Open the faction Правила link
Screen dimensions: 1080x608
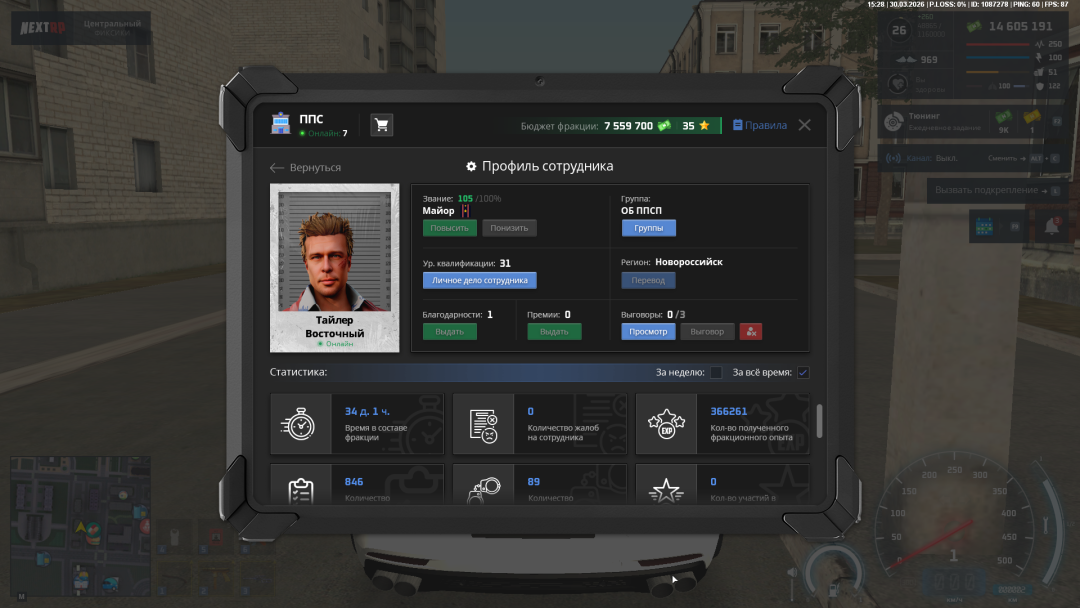click(760, 126)
